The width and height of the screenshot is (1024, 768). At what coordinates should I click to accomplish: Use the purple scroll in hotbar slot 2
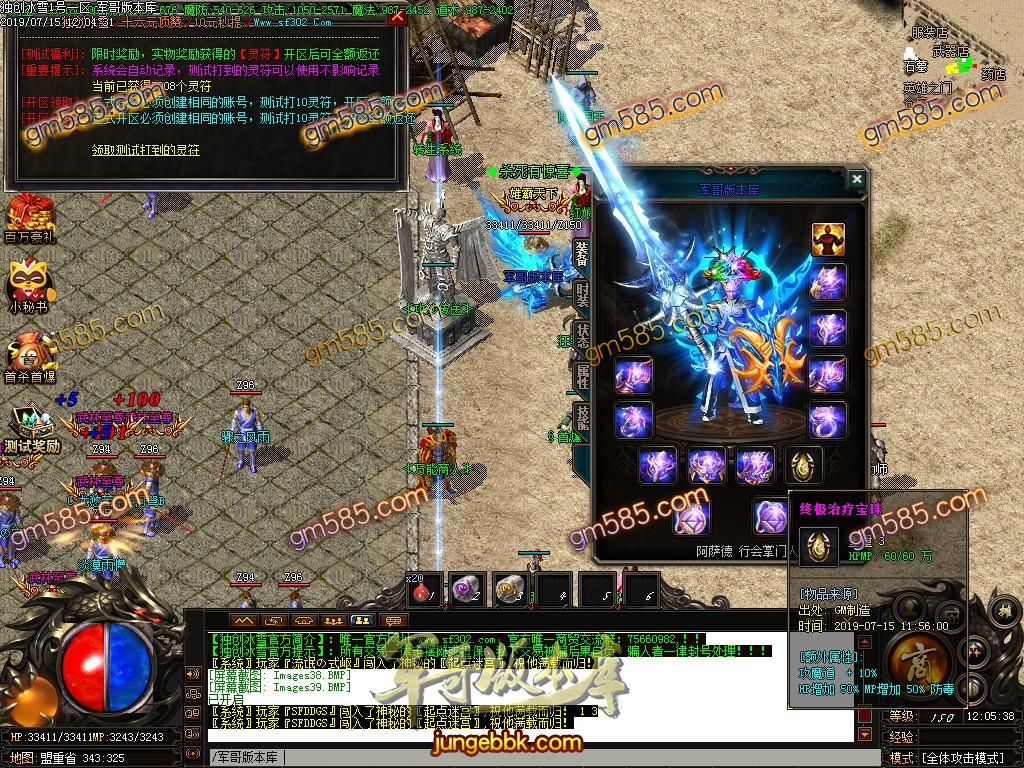tap(465, 591)
